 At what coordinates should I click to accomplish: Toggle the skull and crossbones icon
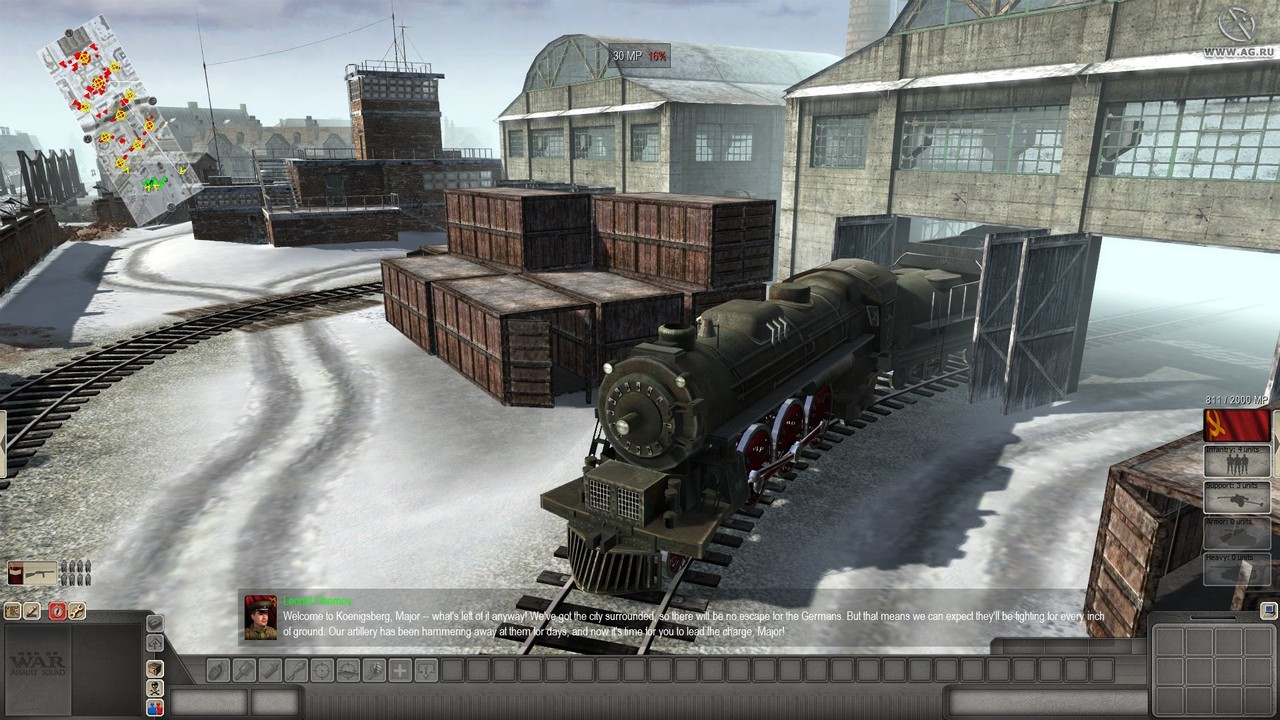pyautogui.click(x=155, y=688)
